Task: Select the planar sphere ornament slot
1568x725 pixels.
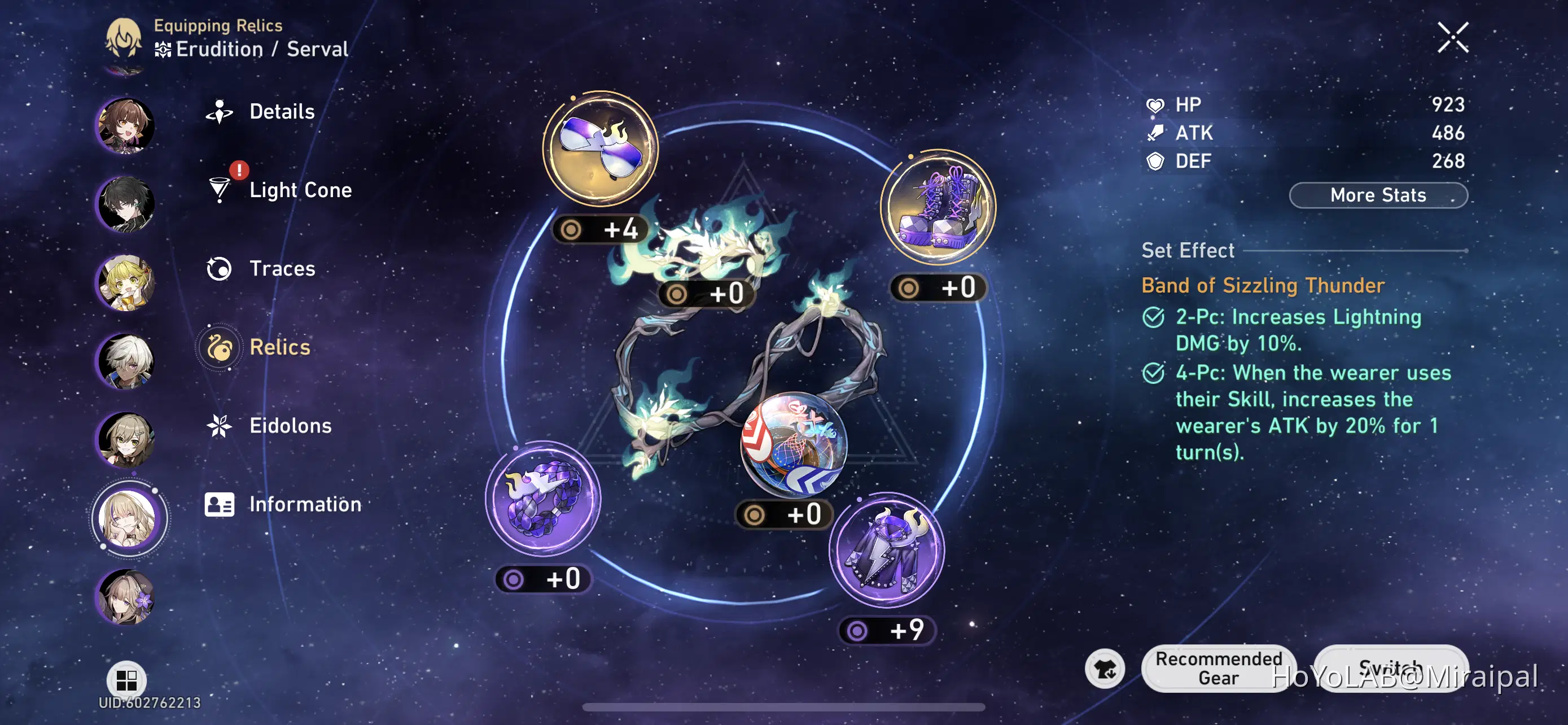Action: (x=793, y=444)
